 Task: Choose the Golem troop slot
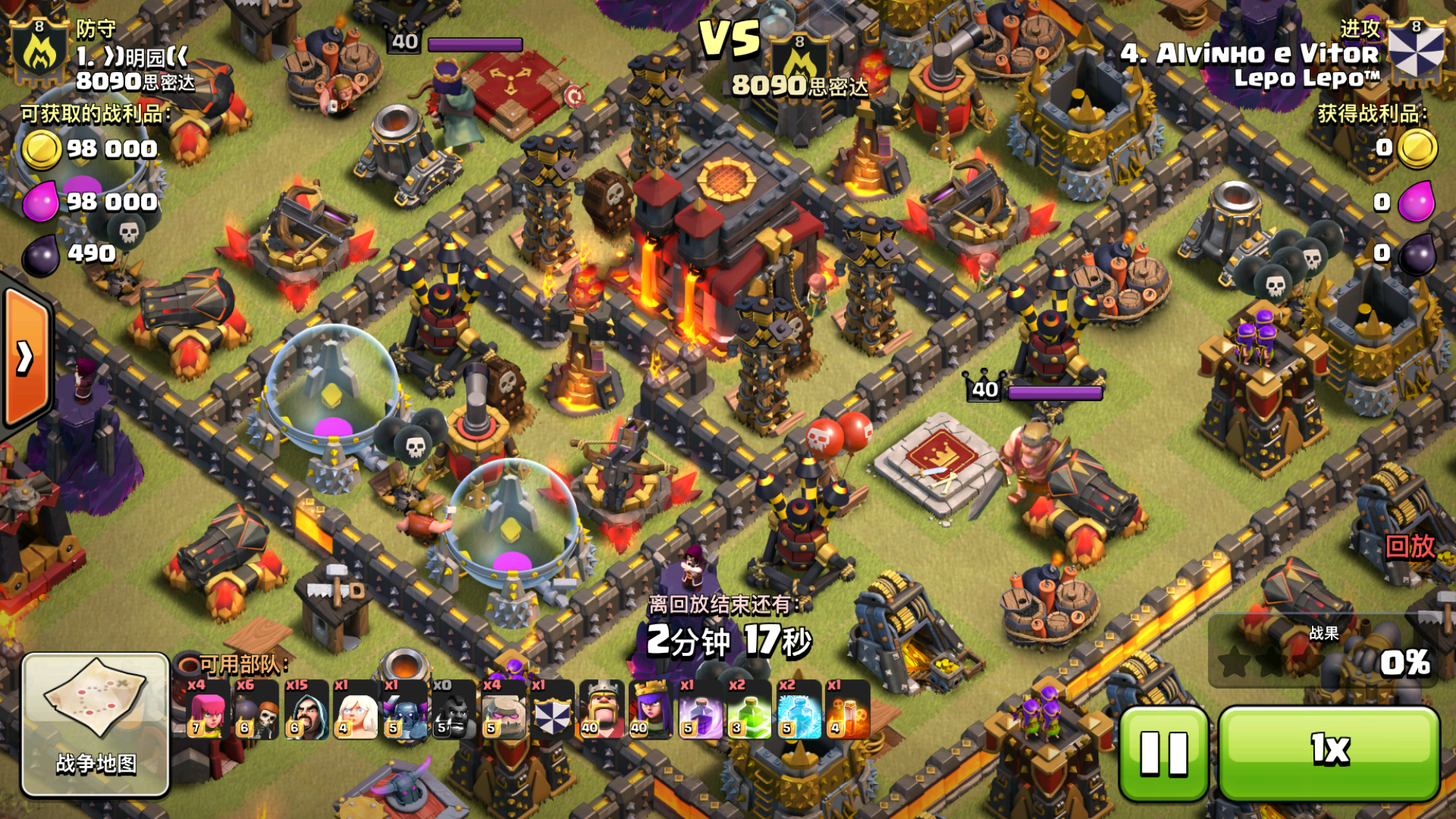(503, 710)
